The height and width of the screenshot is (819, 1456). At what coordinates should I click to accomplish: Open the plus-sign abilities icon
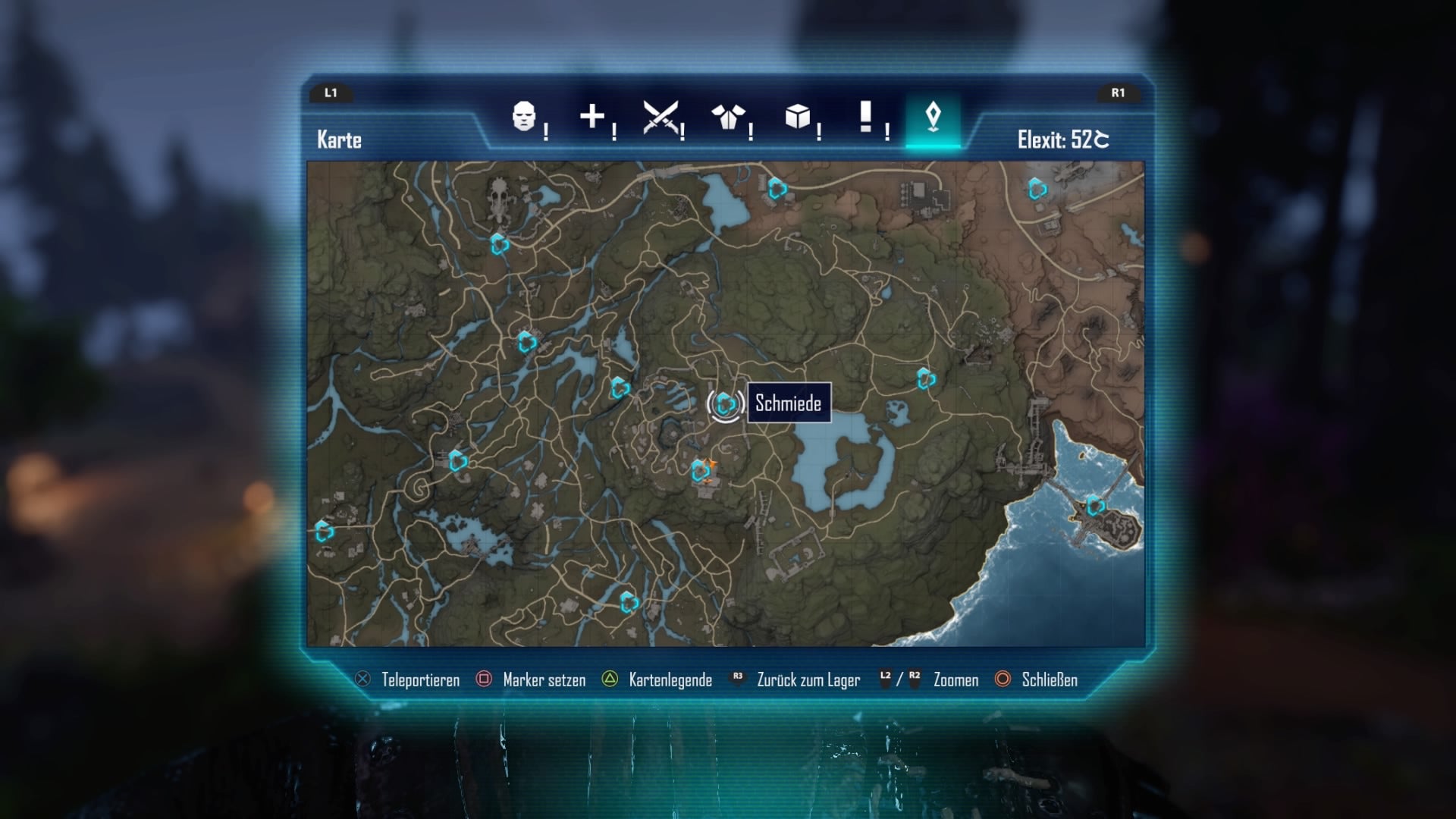tap(593, 119)
